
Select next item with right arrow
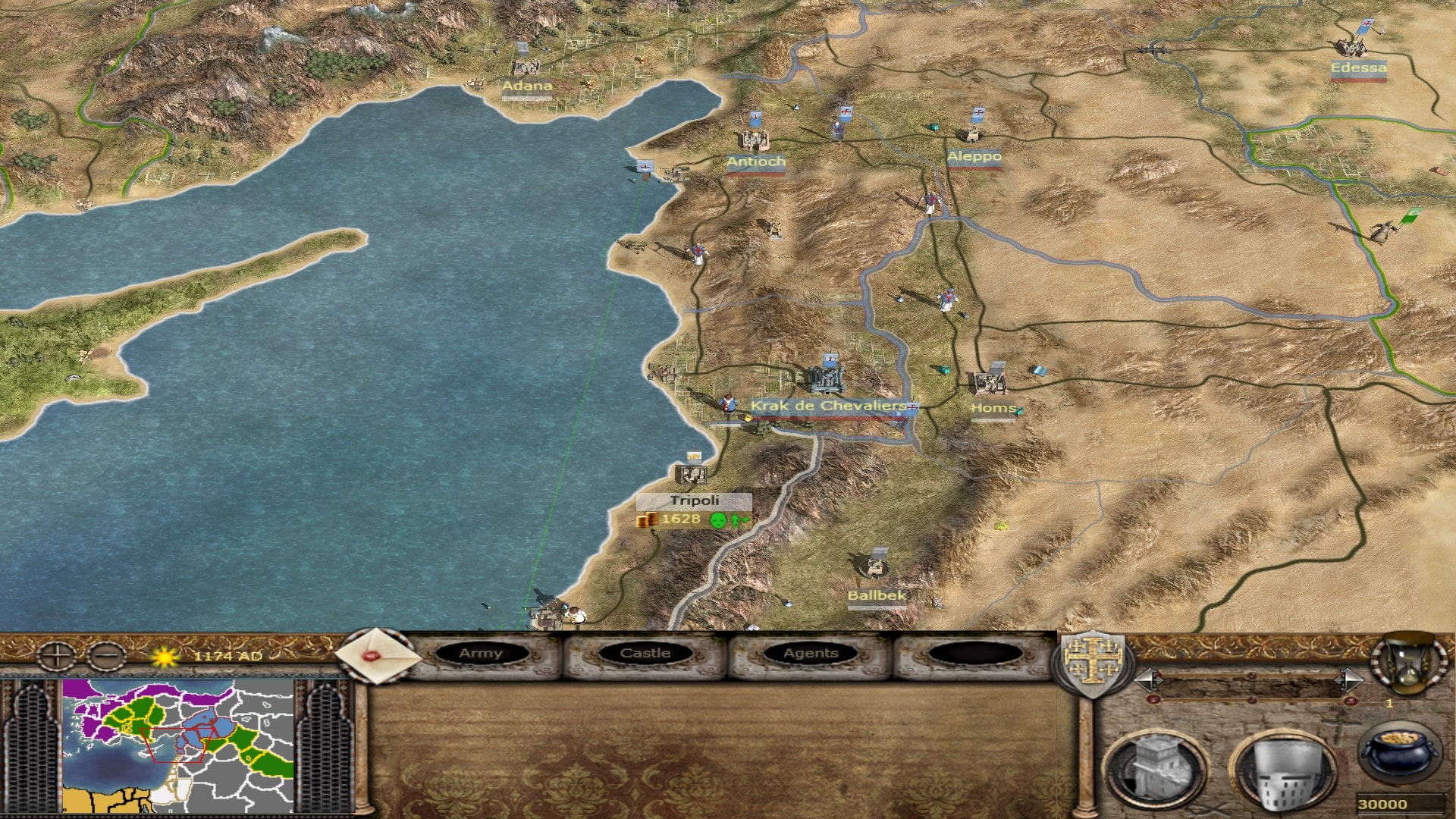(x=1348, y=679)
